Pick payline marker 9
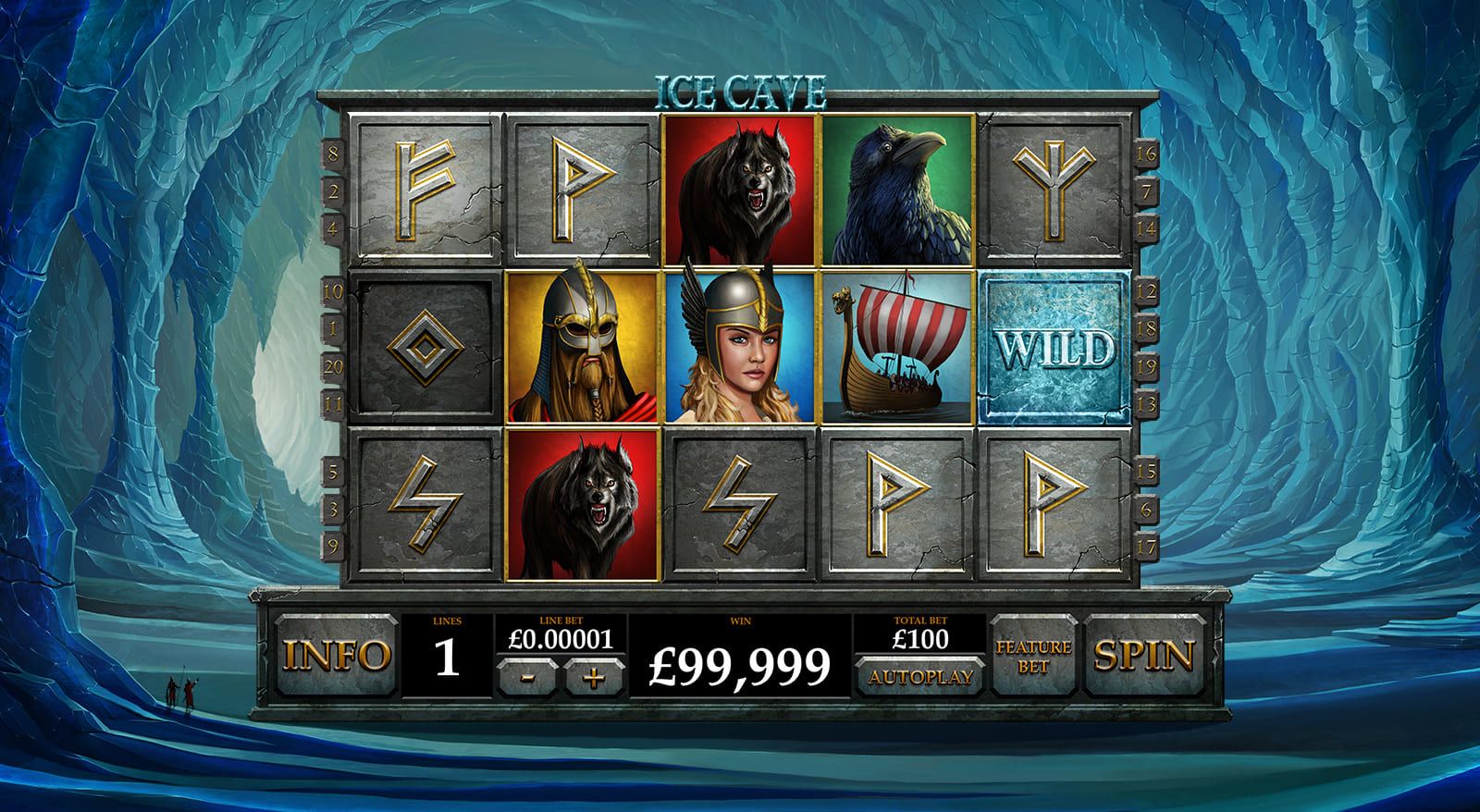1480x812 pixels. (x=332, y=545)
